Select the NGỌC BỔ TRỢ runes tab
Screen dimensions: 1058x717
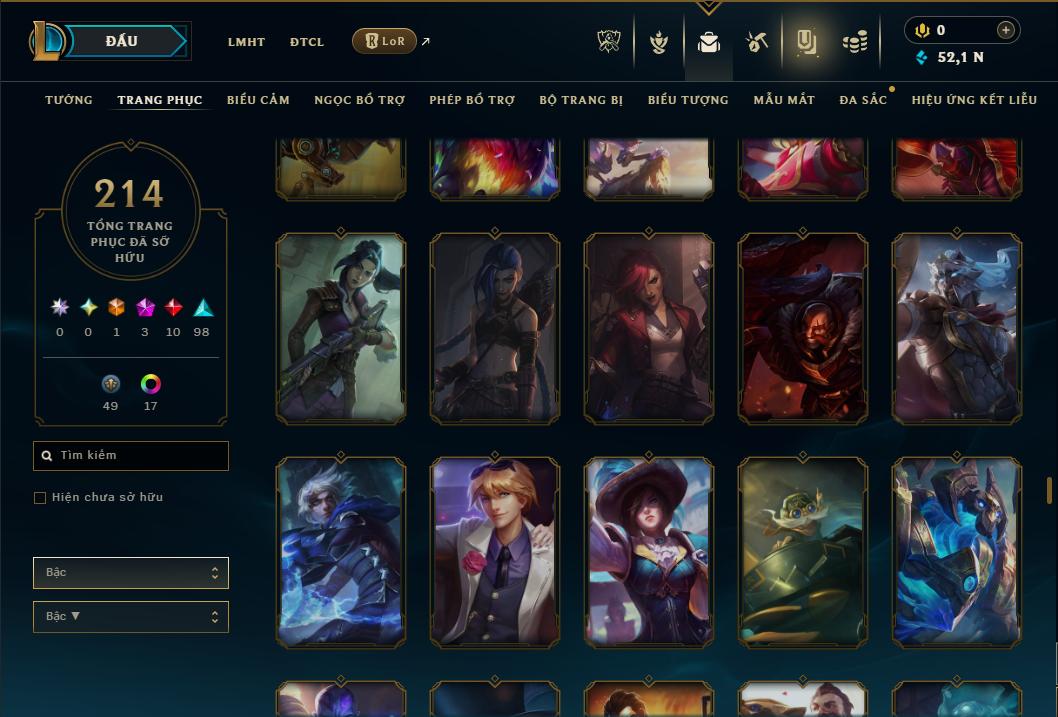pyautogui.click(x=359, y=100)
